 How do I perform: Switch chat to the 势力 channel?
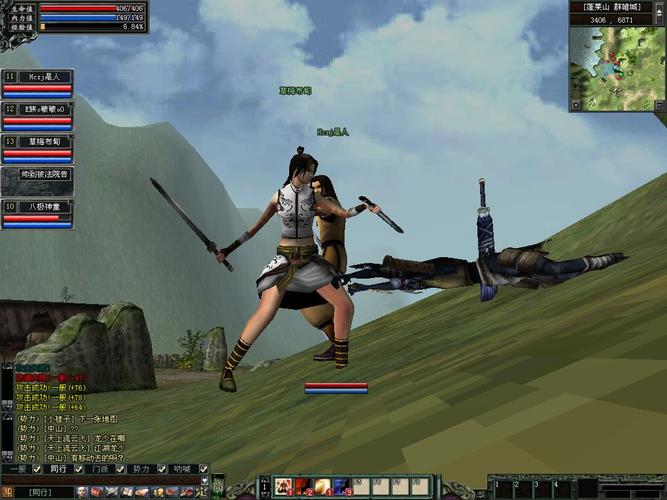click(141, 468)
